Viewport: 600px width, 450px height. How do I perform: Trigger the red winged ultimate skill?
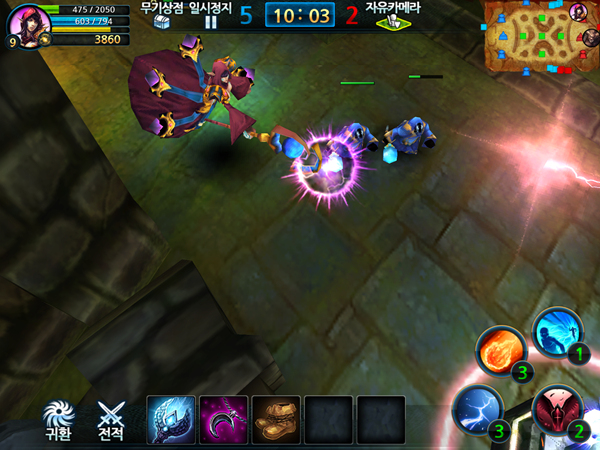[x=556, y=410]
